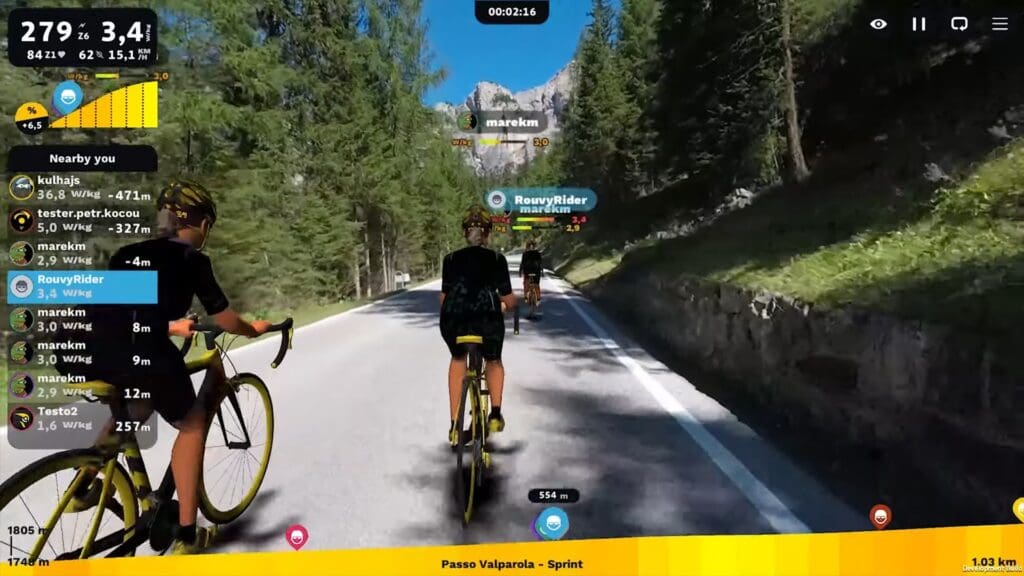Select the pink rider marker on the route bar
Image resolution: width=1024 pixels, height=576 pixels.
[x=296, y=536]
